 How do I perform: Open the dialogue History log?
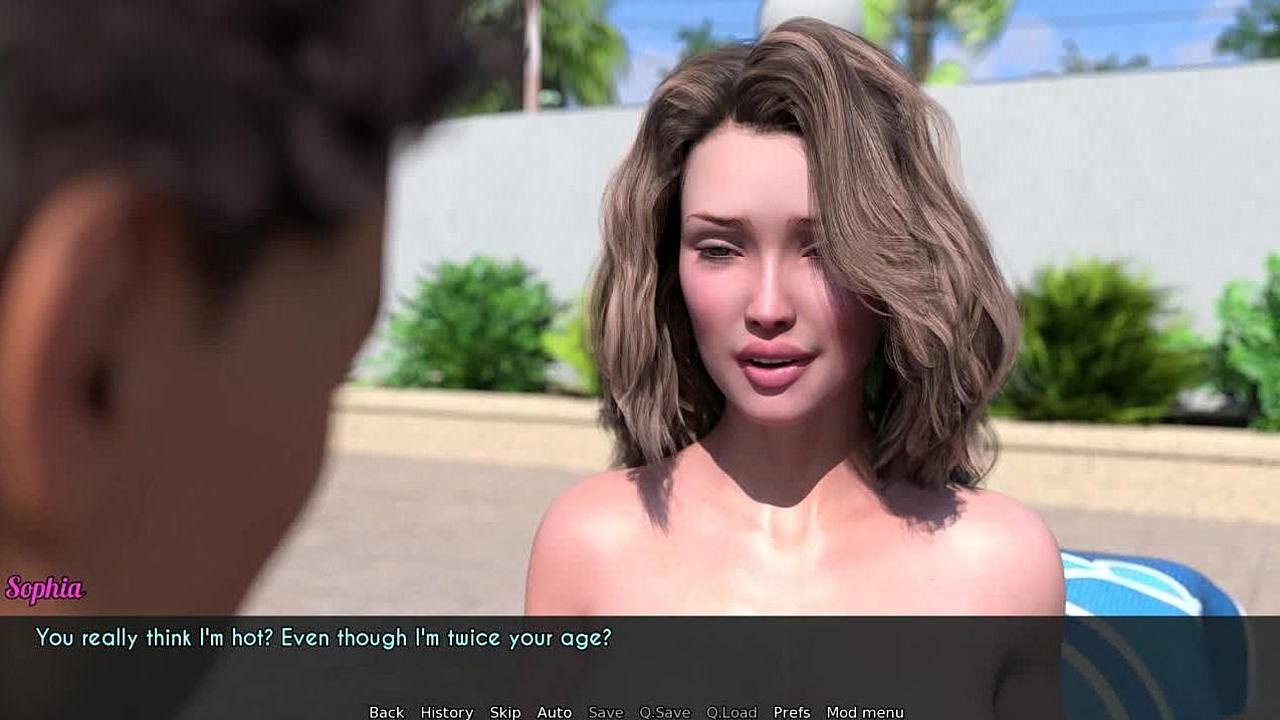pyautogui.click(x=446, y=712)
